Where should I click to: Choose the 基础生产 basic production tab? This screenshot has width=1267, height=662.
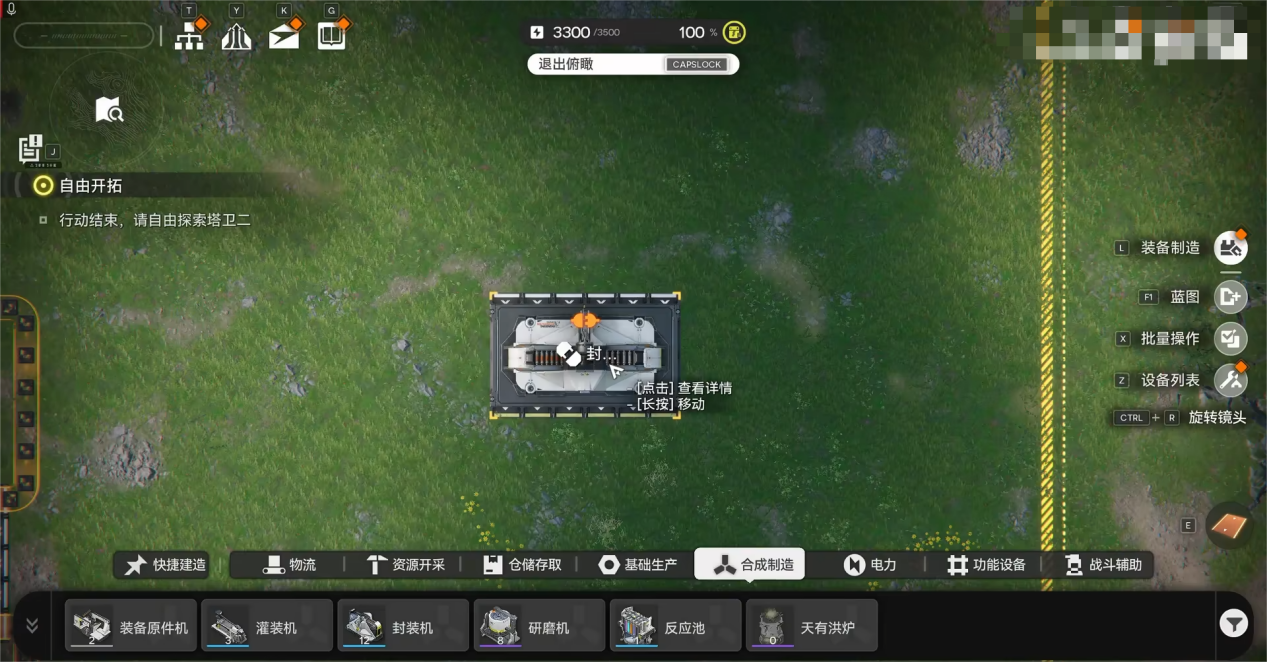[638, 565]
